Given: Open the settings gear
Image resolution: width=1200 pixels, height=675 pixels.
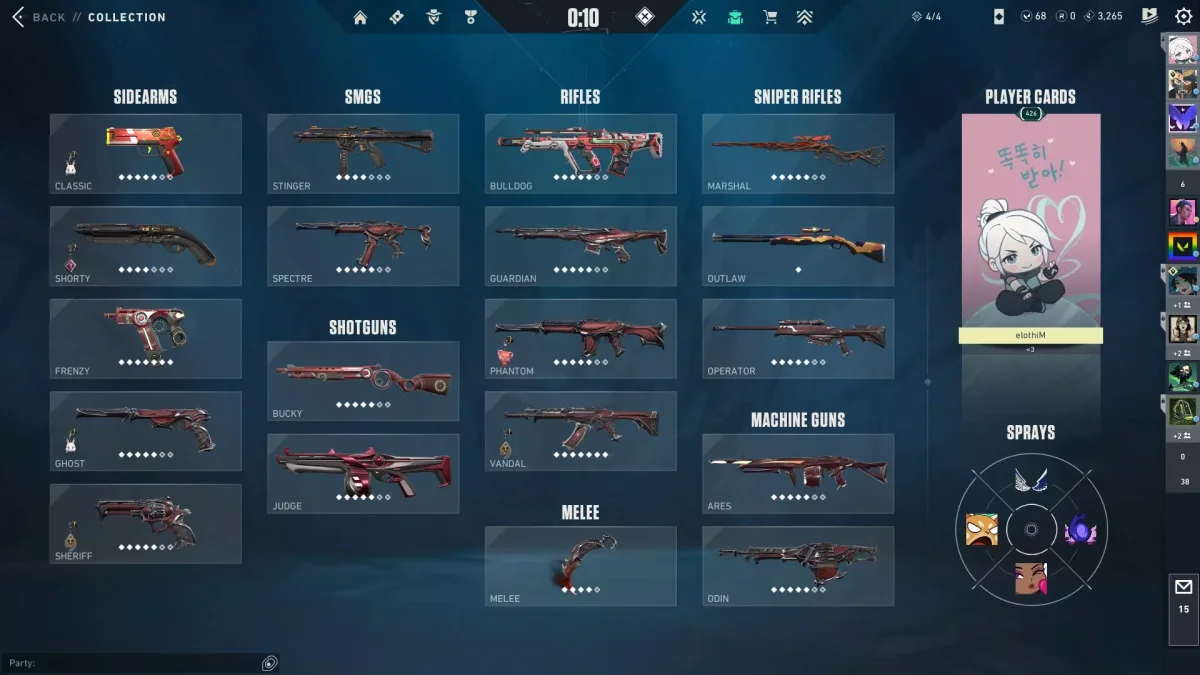Looking at the screenshot, I should (1184, 16).
